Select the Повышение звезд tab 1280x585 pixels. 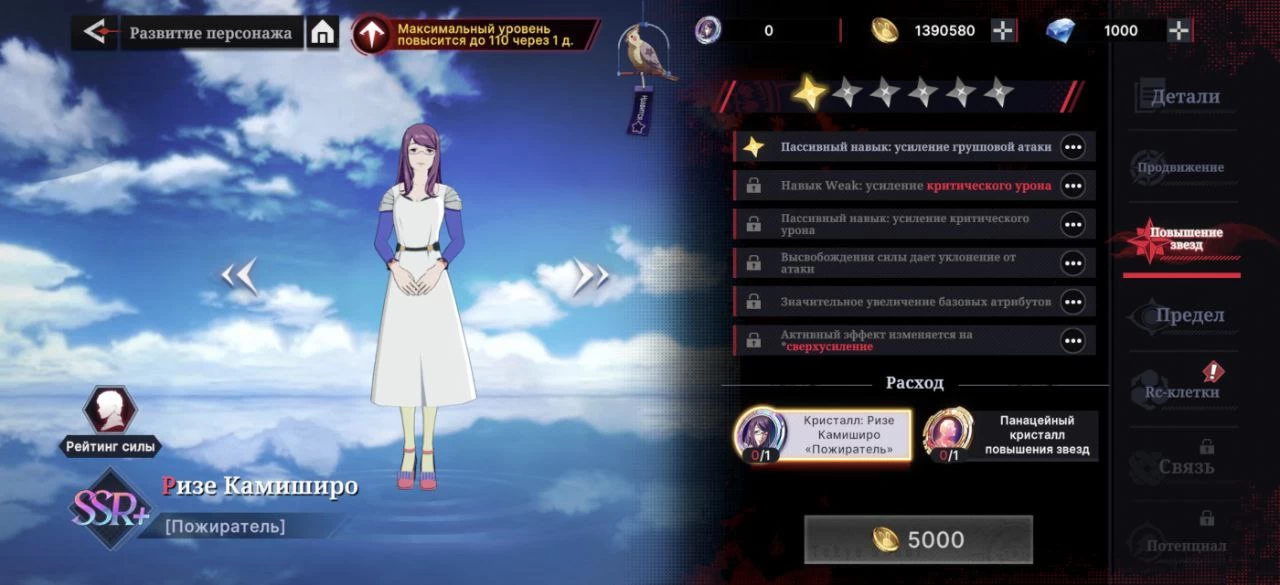click(x=1180, y=239)
